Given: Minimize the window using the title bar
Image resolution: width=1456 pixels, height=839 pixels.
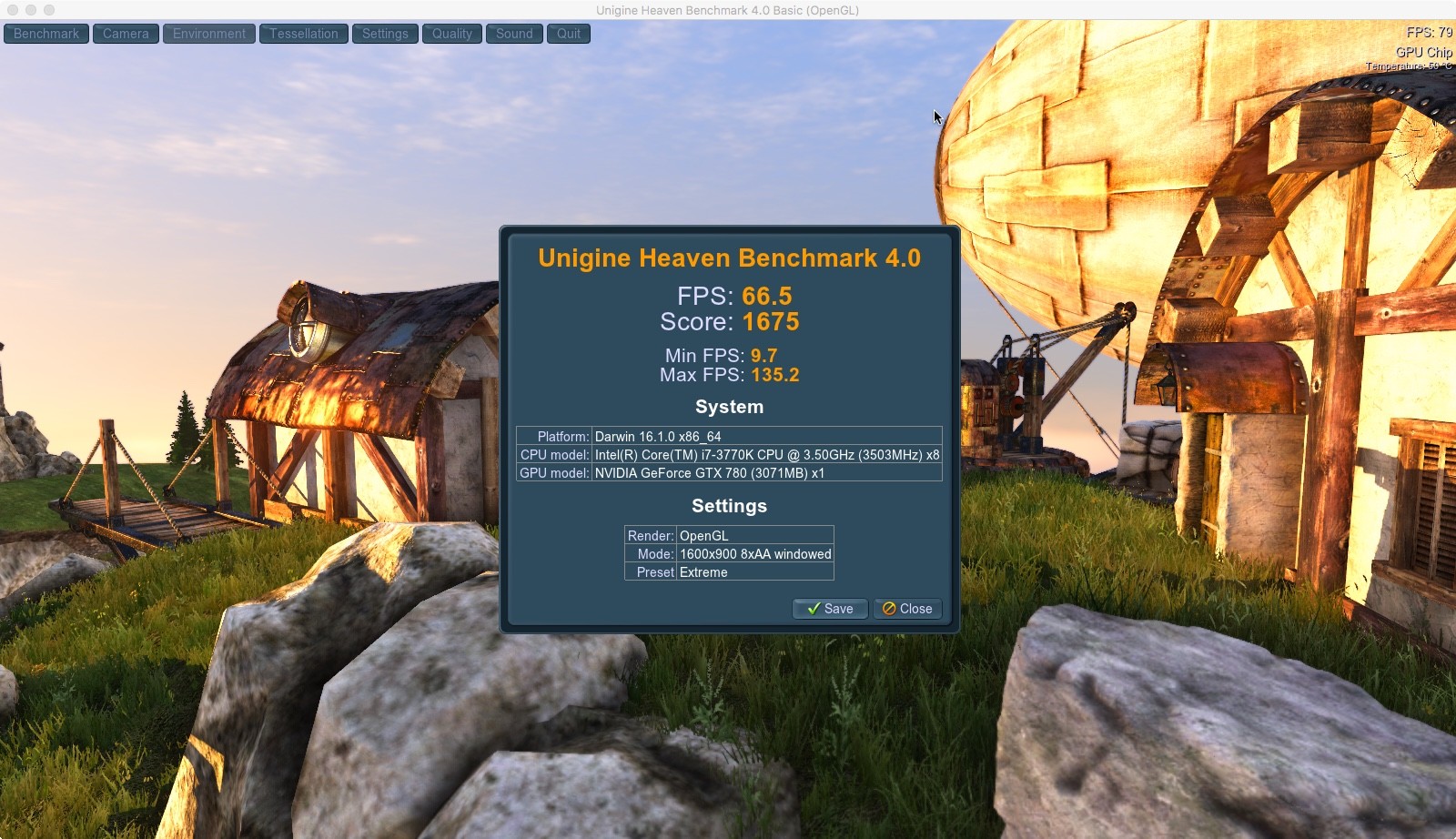Looking at the screenshot, I should click(x=31, y=10).
